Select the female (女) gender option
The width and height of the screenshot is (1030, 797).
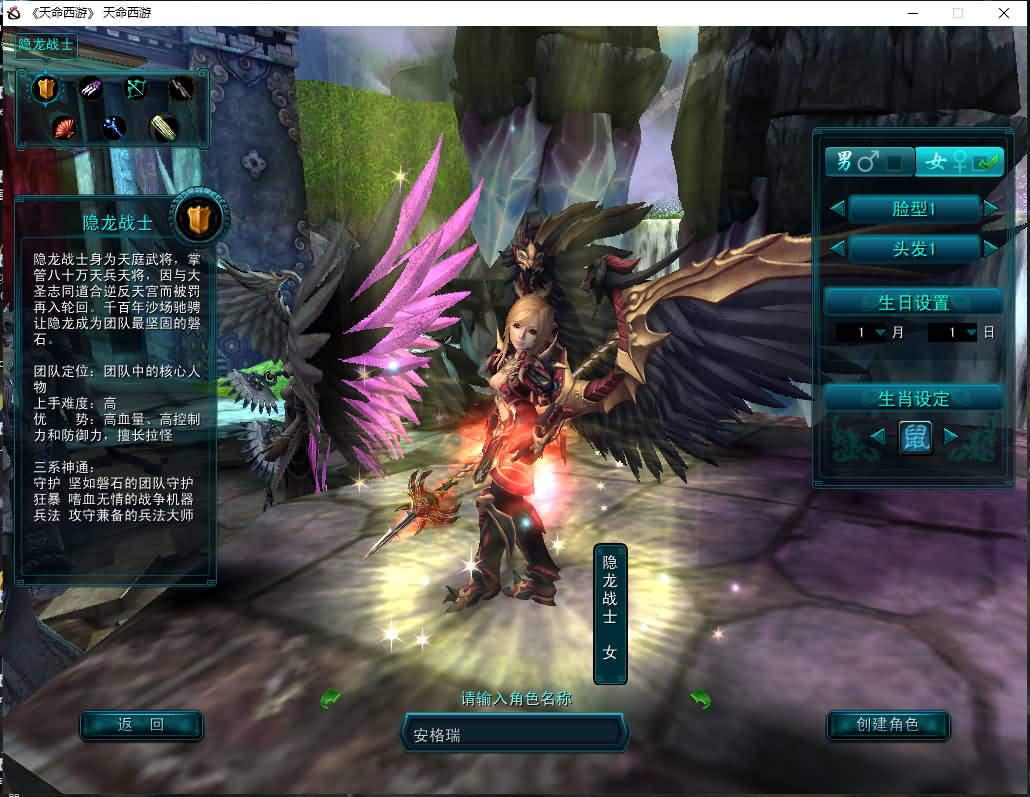point(959,161)
